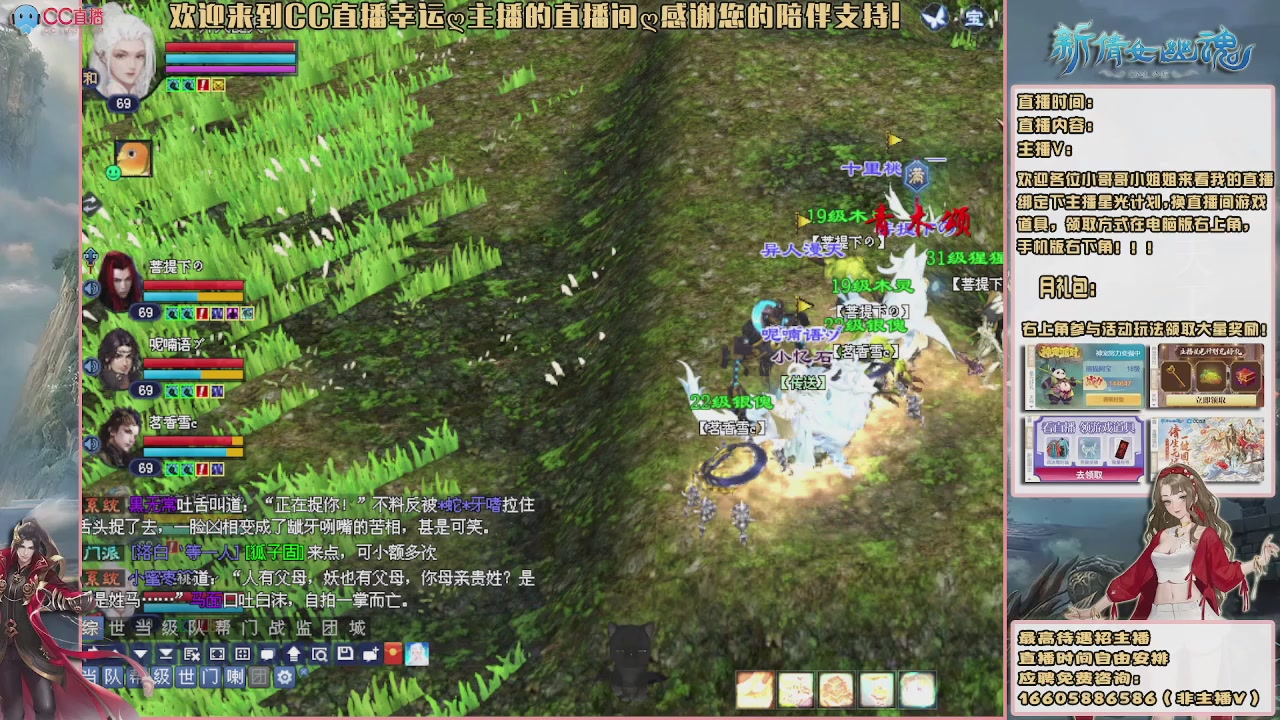Open the chat bubble message icon

pyautogui.click(x=266, y=653)
